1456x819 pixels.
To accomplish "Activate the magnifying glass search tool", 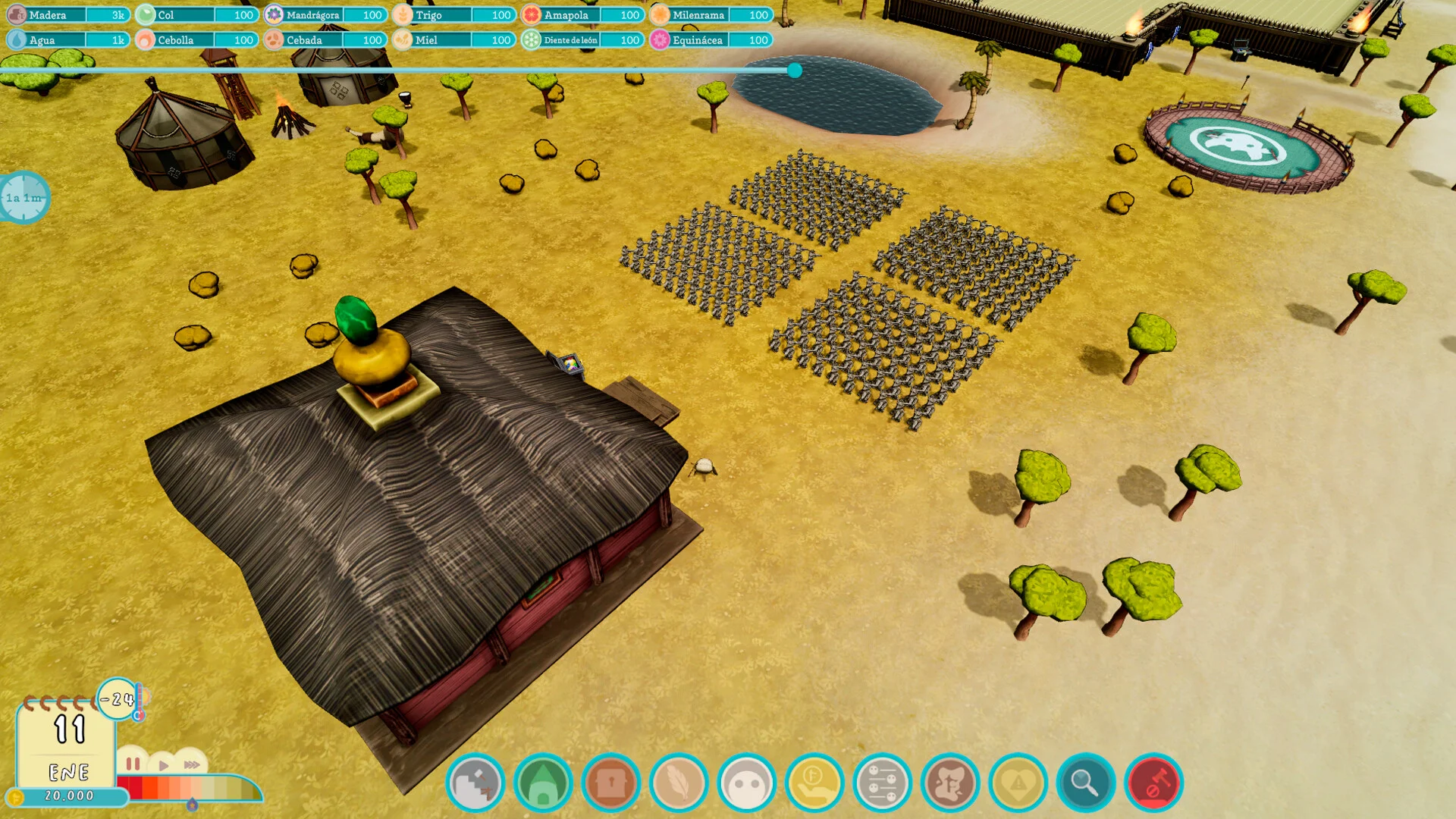I will pyautogui.click(x=1085, y=783).
